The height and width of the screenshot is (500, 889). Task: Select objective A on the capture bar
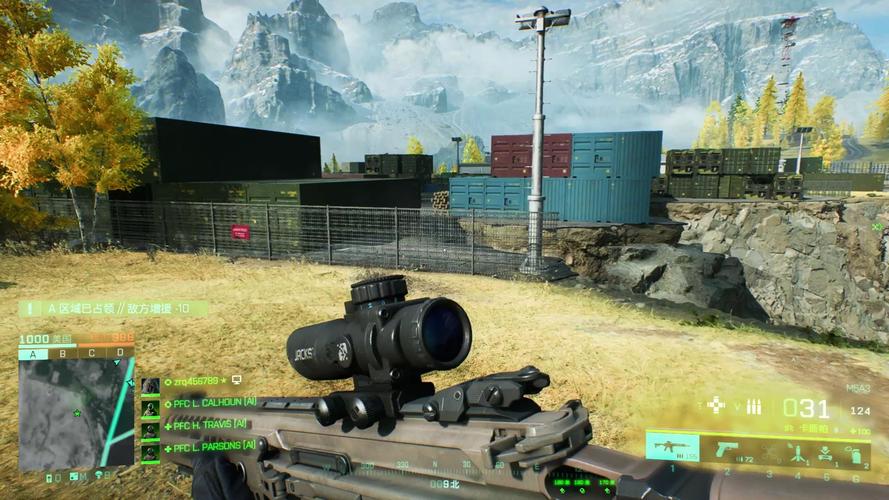click(x=33, y=353)
